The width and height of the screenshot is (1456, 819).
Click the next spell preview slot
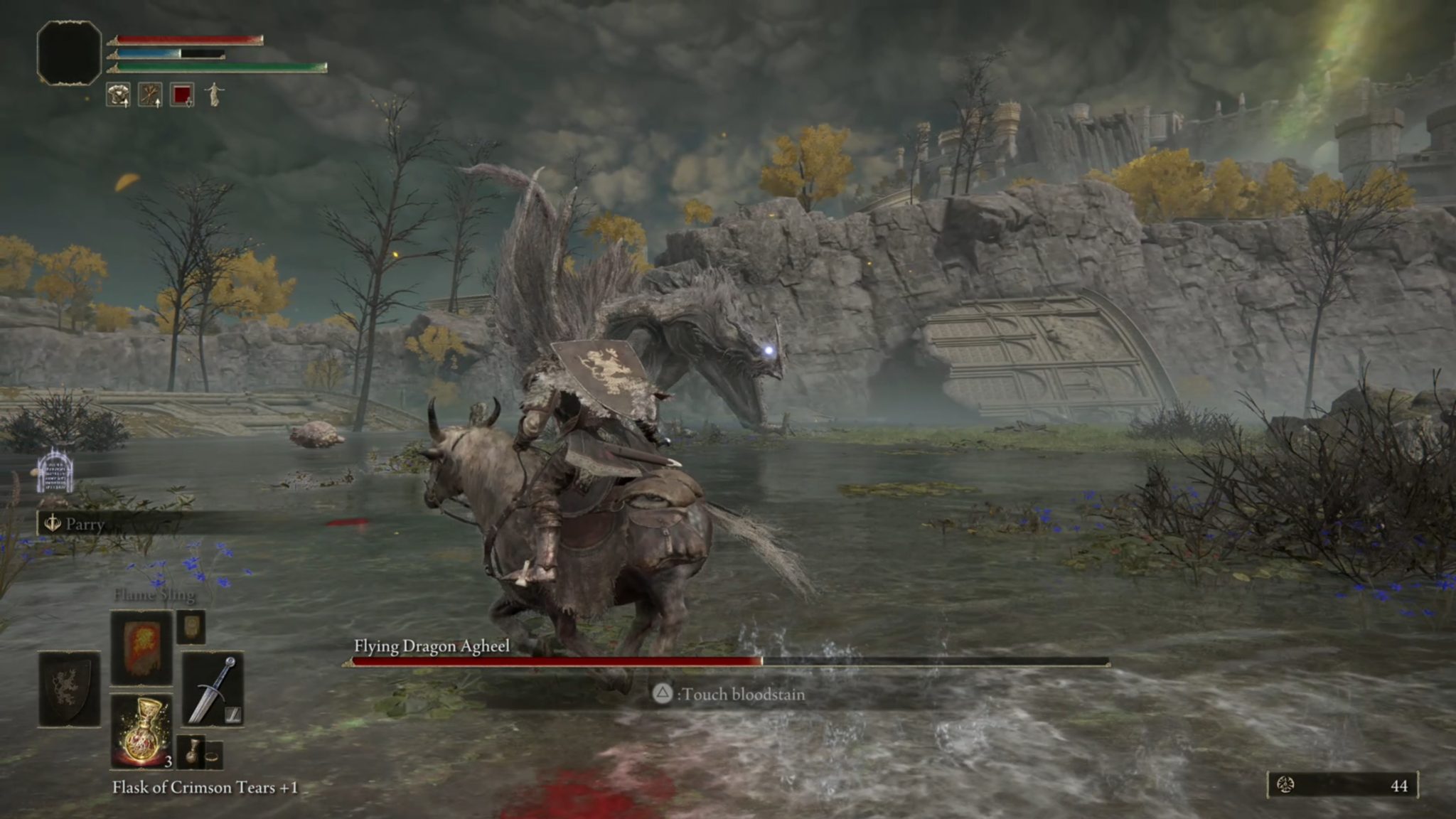click(x=191, y=626)
